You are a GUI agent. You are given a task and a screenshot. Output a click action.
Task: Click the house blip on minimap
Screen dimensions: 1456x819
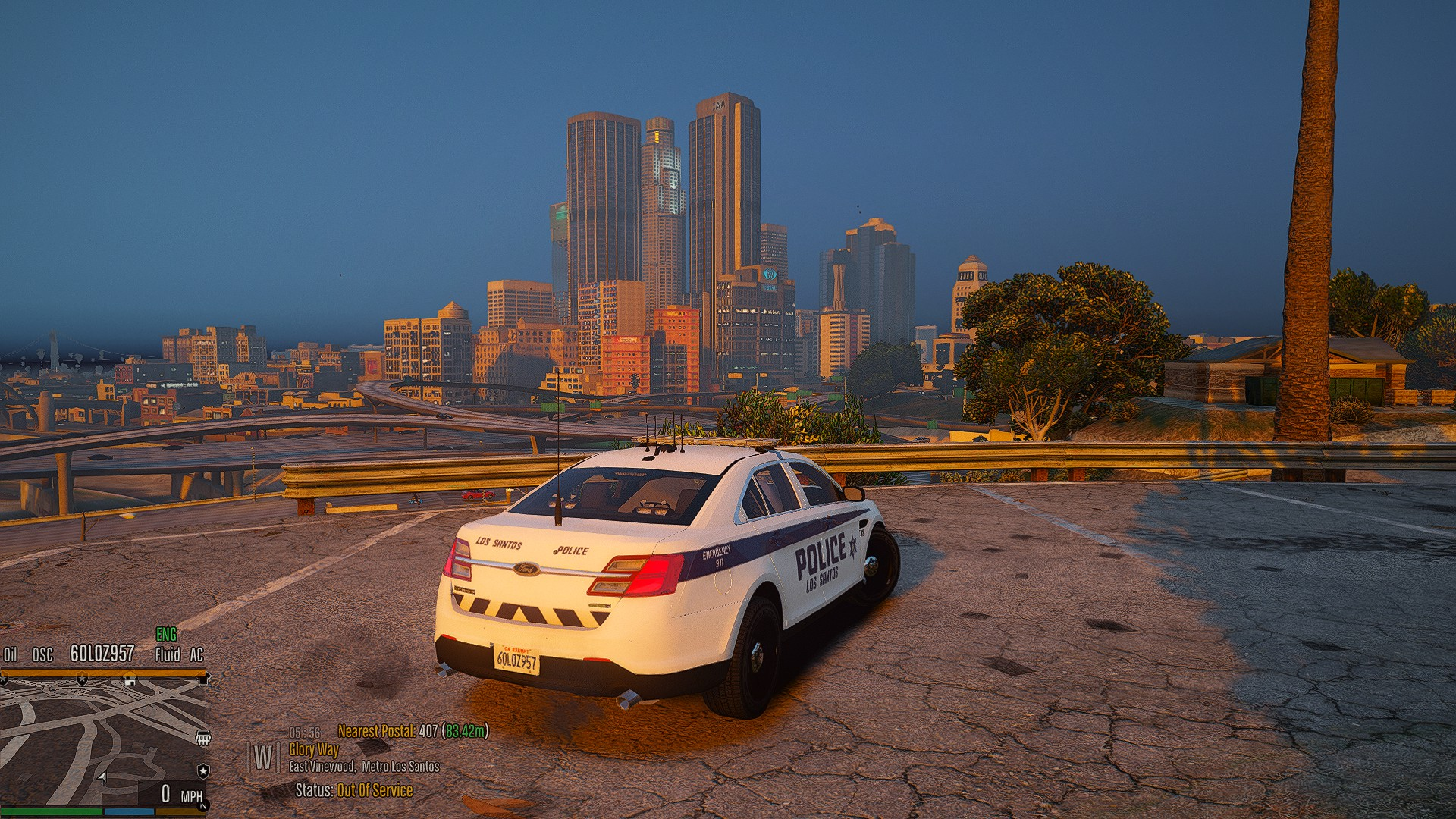point(130,680)
